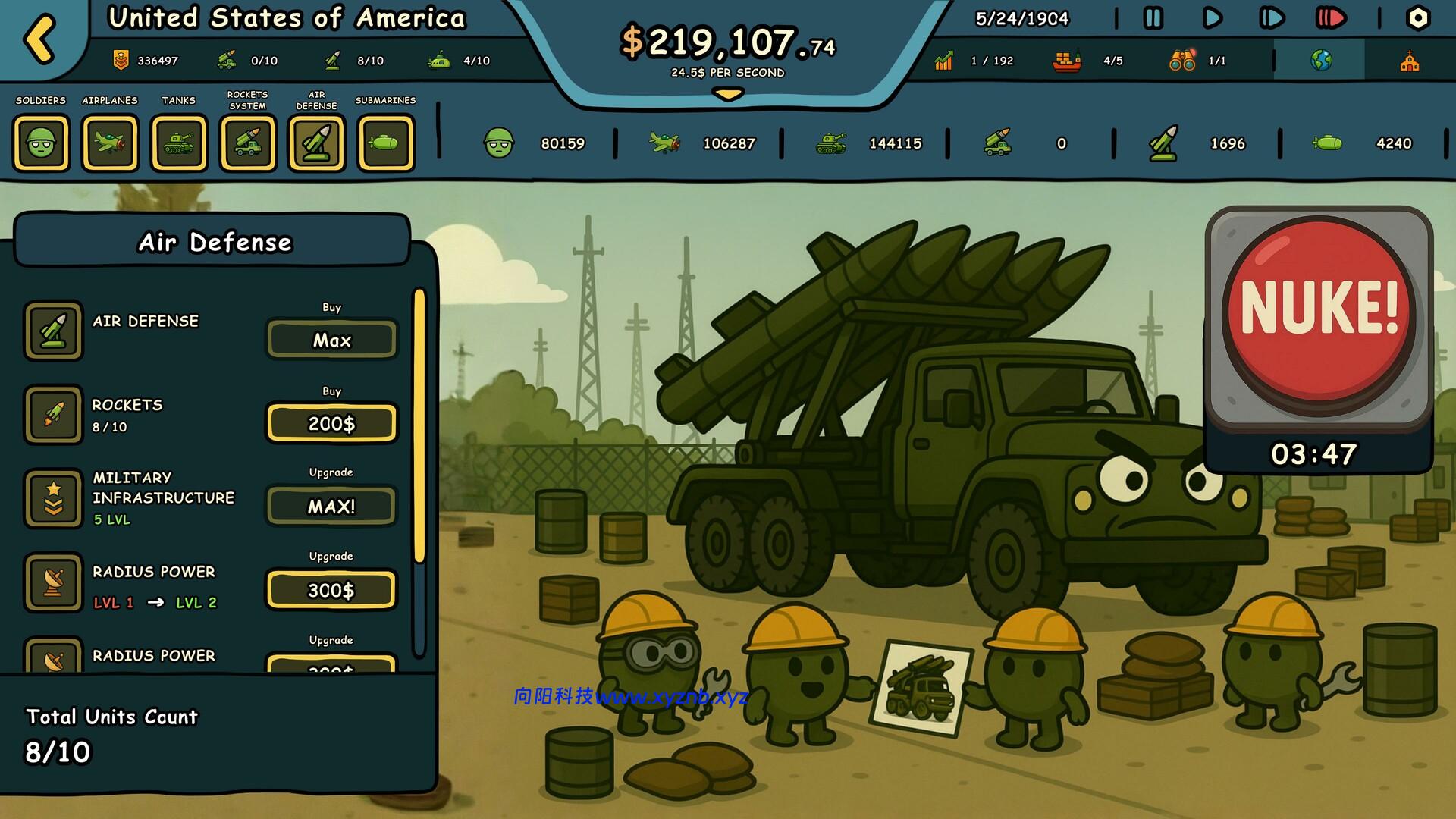
Task: Go back with the yellow arrow
Action: coord(39,38)
